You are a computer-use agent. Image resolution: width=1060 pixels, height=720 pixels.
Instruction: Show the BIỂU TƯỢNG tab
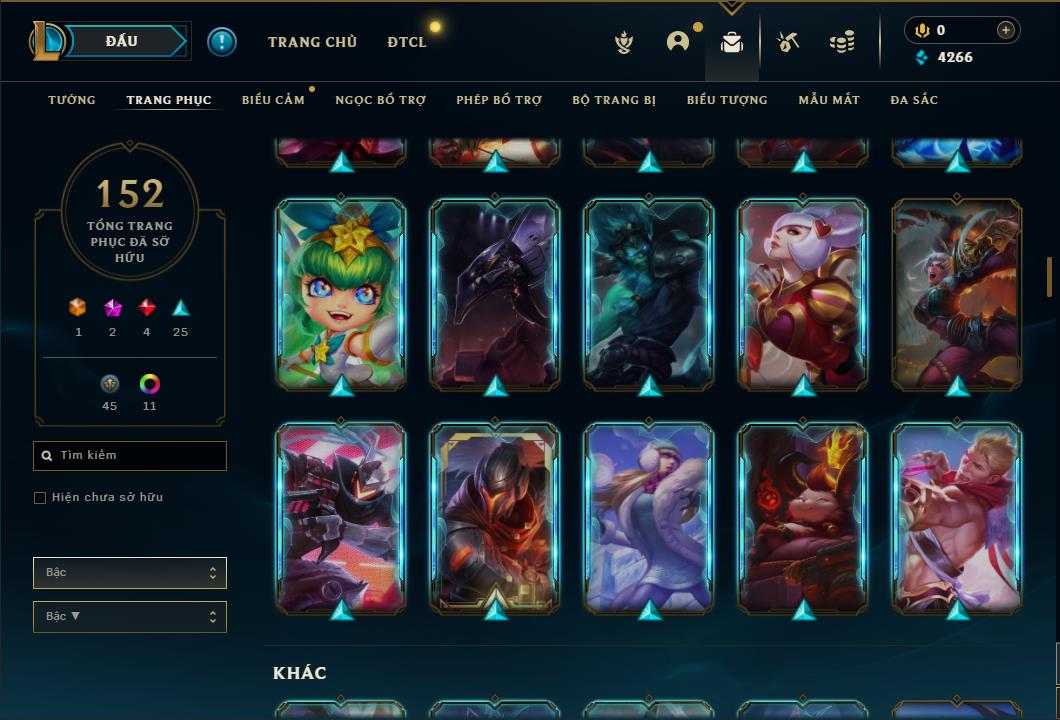(x=727, y=100)
